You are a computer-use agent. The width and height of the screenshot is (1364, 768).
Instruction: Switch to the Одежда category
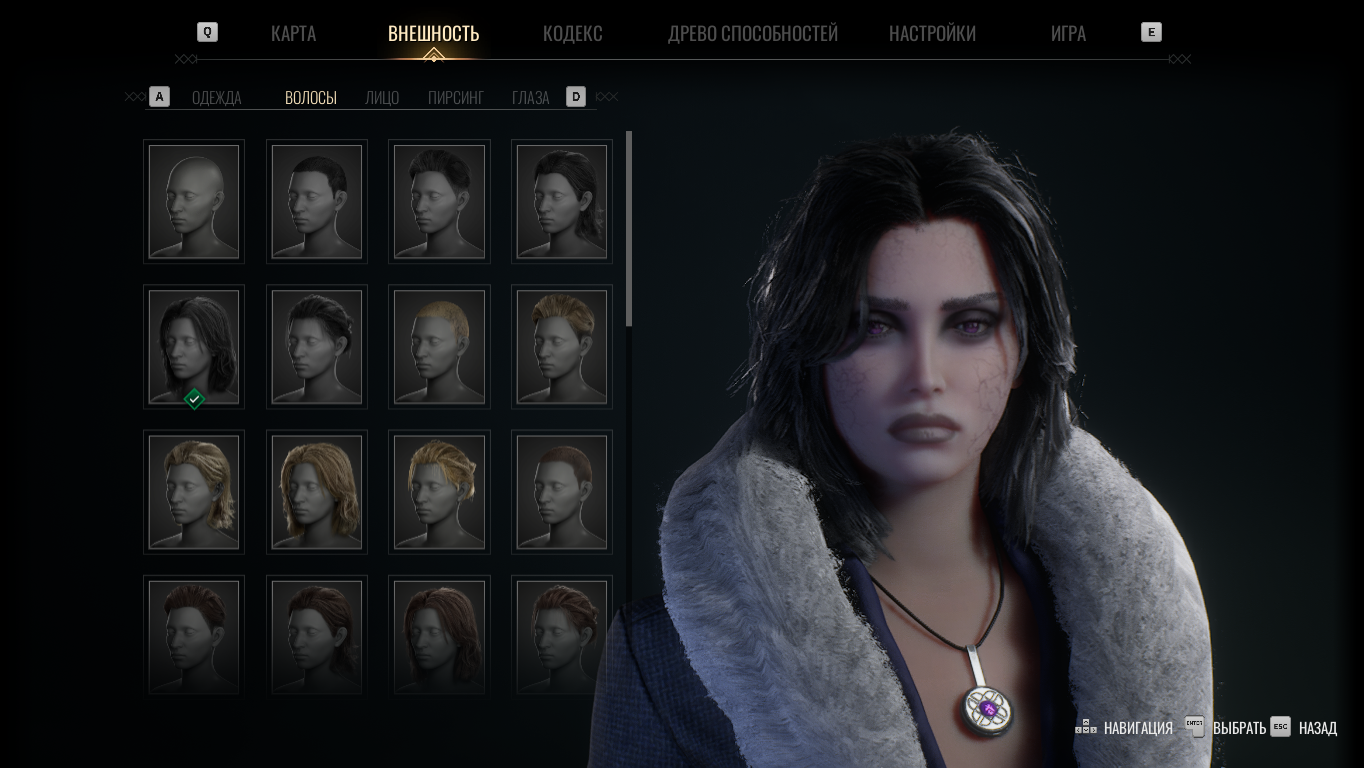click(x=216, y=97)
